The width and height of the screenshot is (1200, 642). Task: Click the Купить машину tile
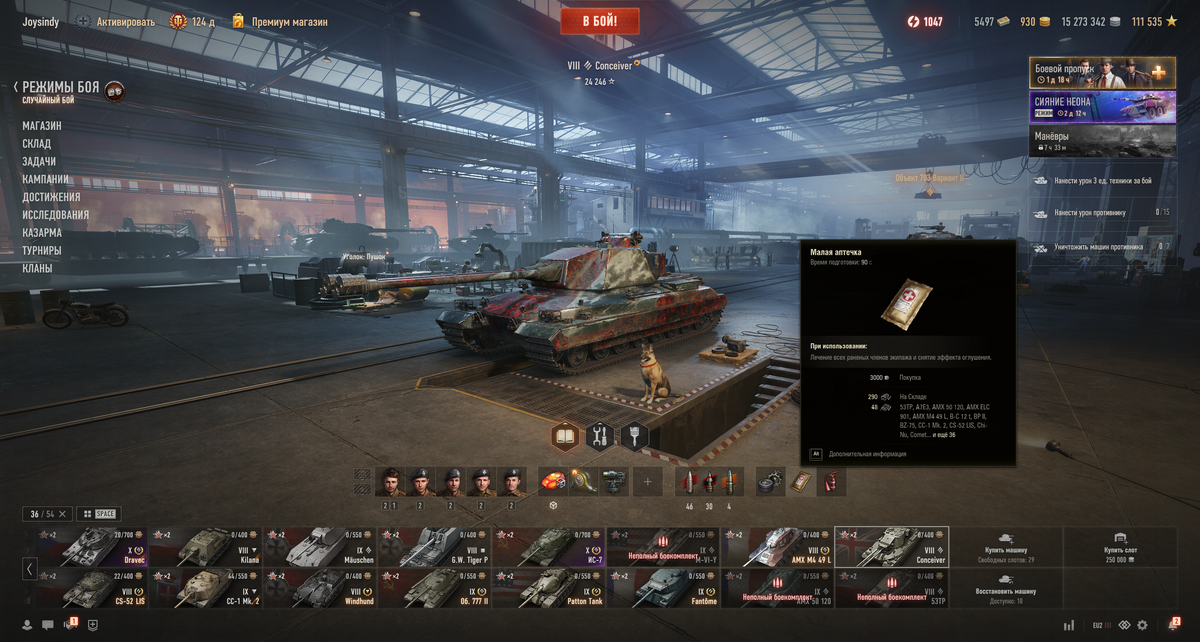1005,547
